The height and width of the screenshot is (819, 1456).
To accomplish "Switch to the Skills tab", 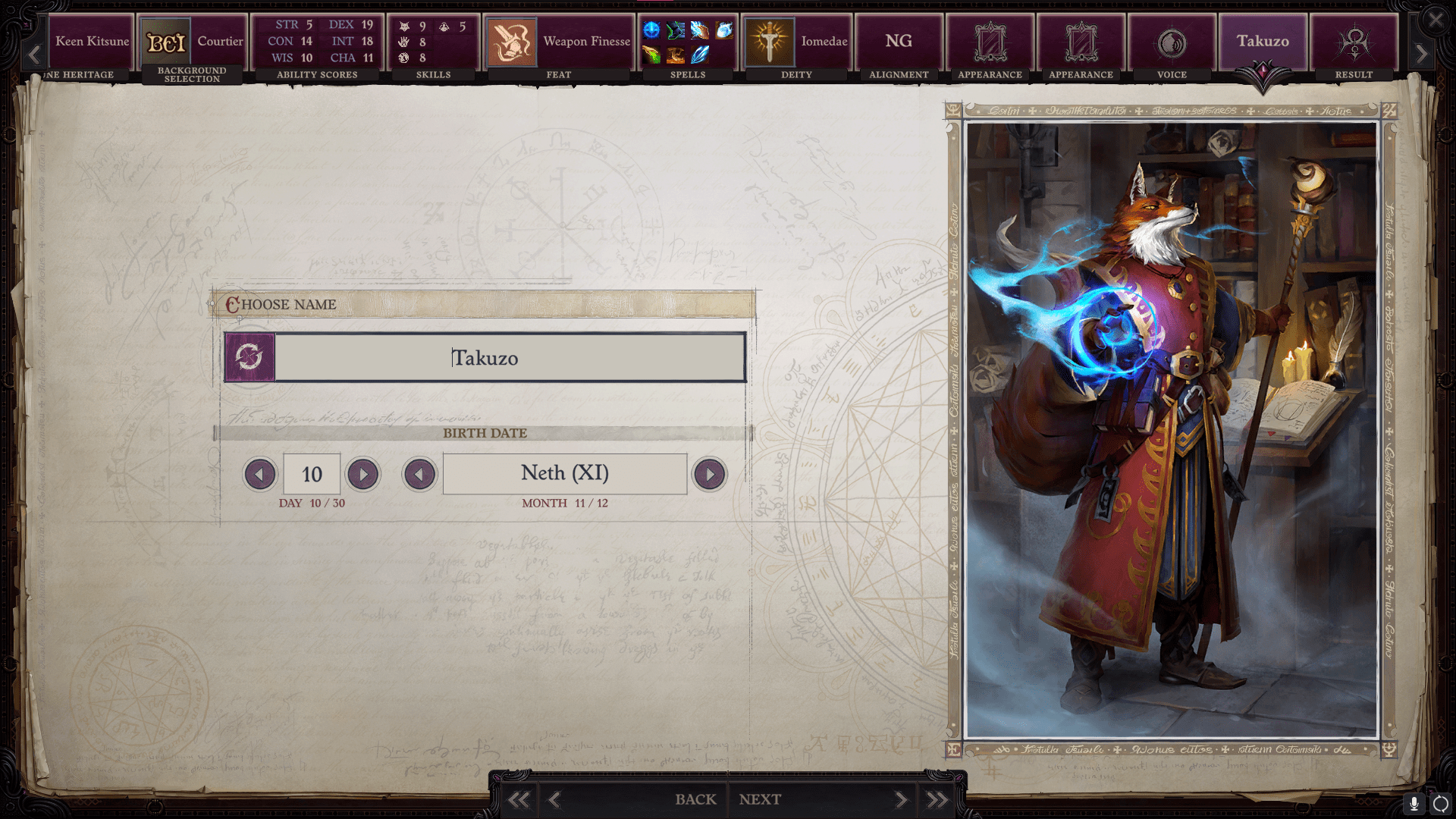I will click(x=433, y=45).
